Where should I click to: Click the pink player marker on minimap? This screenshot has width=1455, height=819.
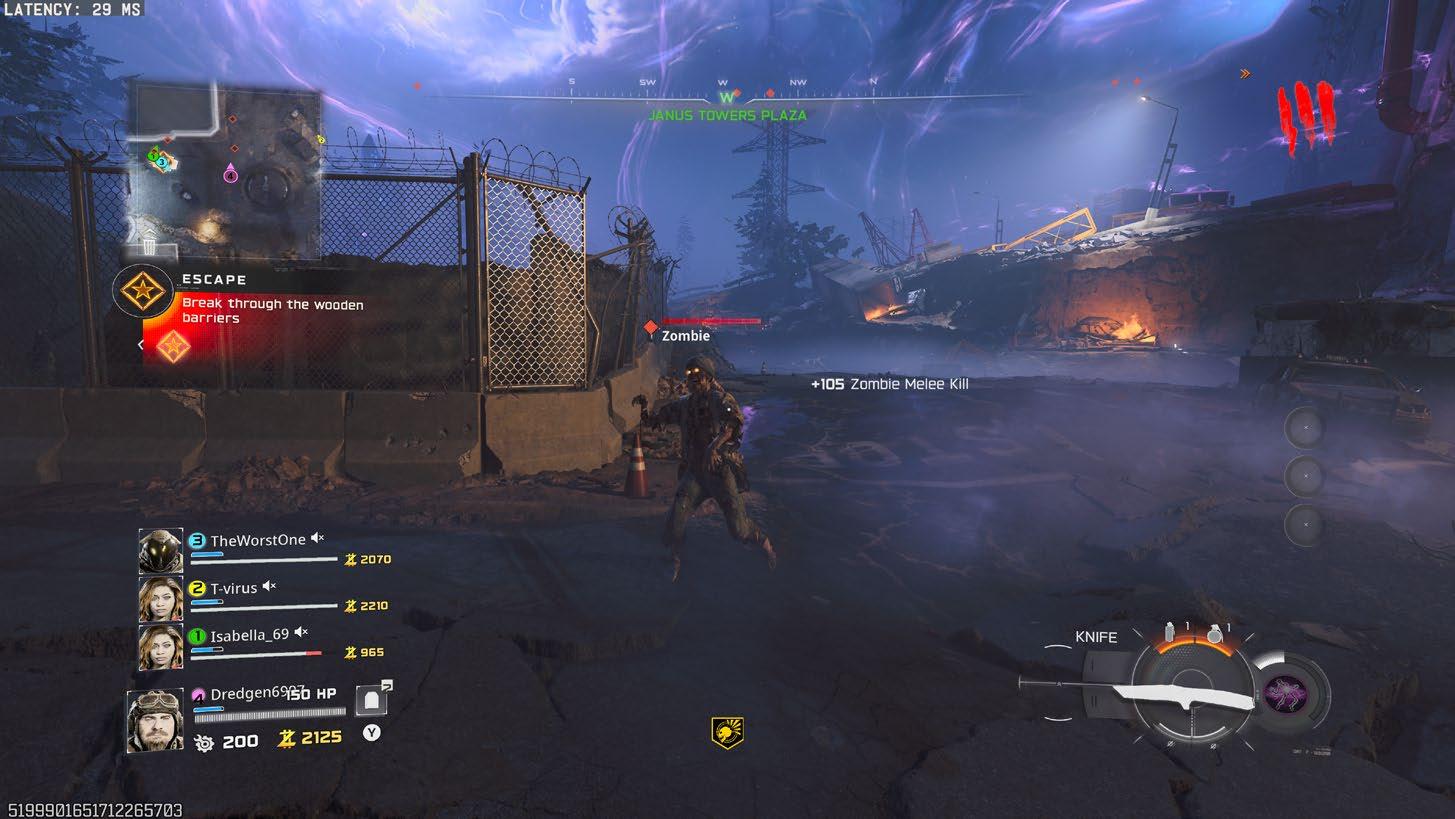pyautogui.click(x=230, y=174)
